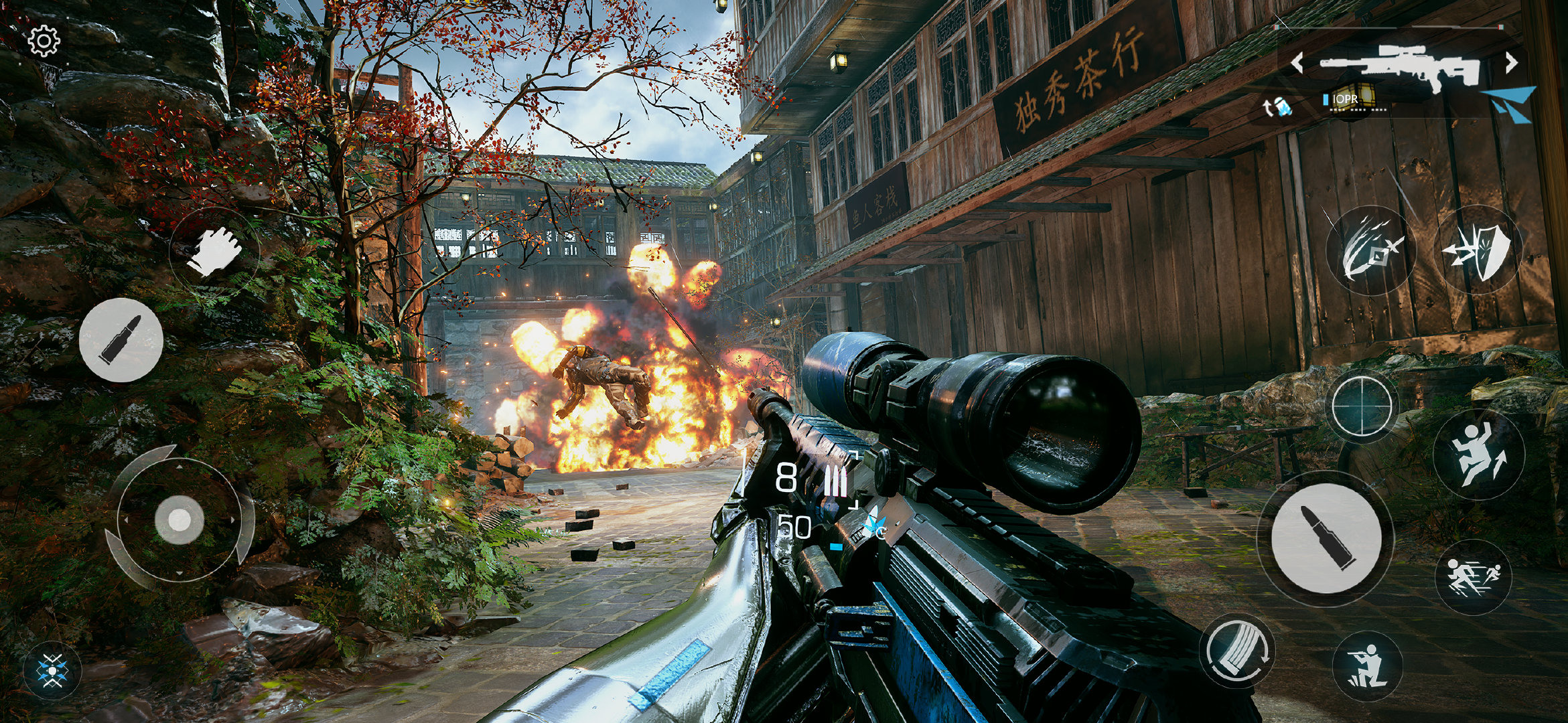The image size is (1568, 723).
Task: Open the settings gear menu
Action: pyautogui.click(x=44, y=42)
